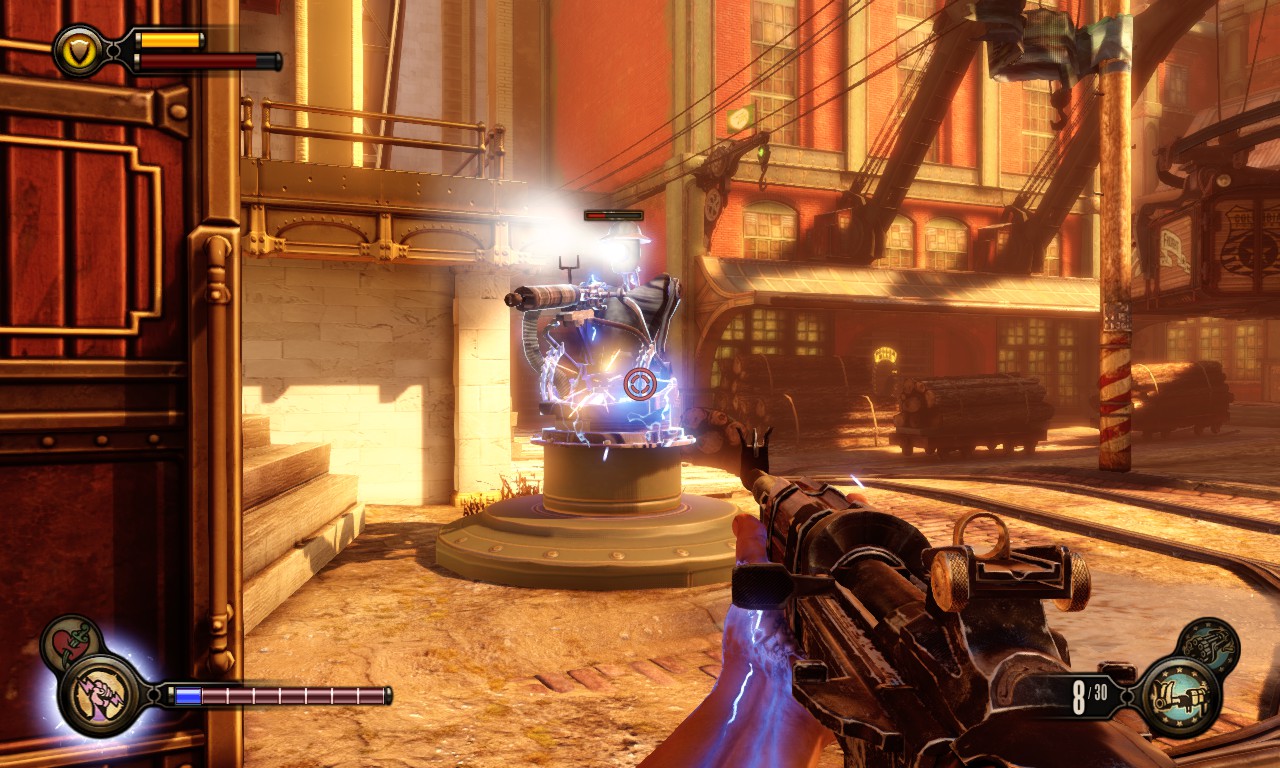The width and height of the screenshot is (1280, 768).
Task: Click the yellow shield emblem icon
Action: click(x=79, y=50)
